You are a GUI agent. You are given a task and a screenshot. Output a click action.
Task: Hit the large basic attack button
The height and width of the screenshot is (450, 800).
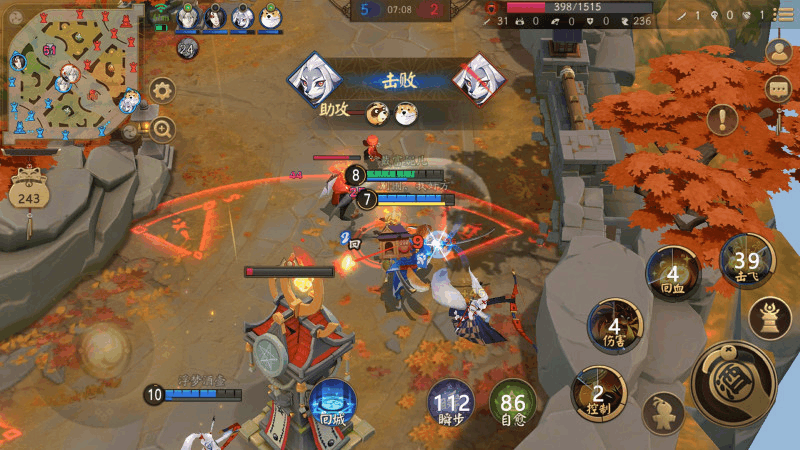tap(733, 382)
